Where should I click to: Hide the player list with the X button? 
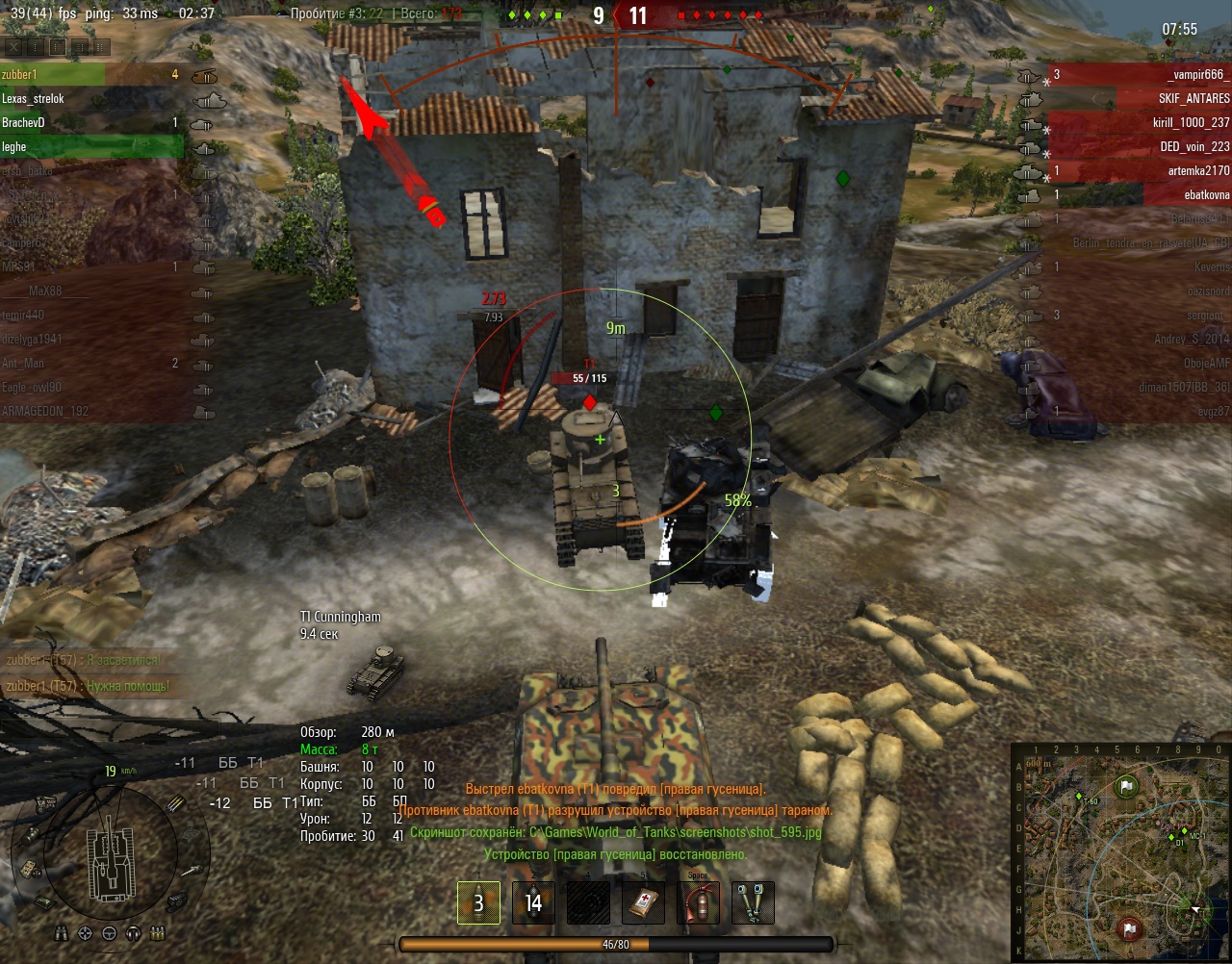tap(13, 46)
